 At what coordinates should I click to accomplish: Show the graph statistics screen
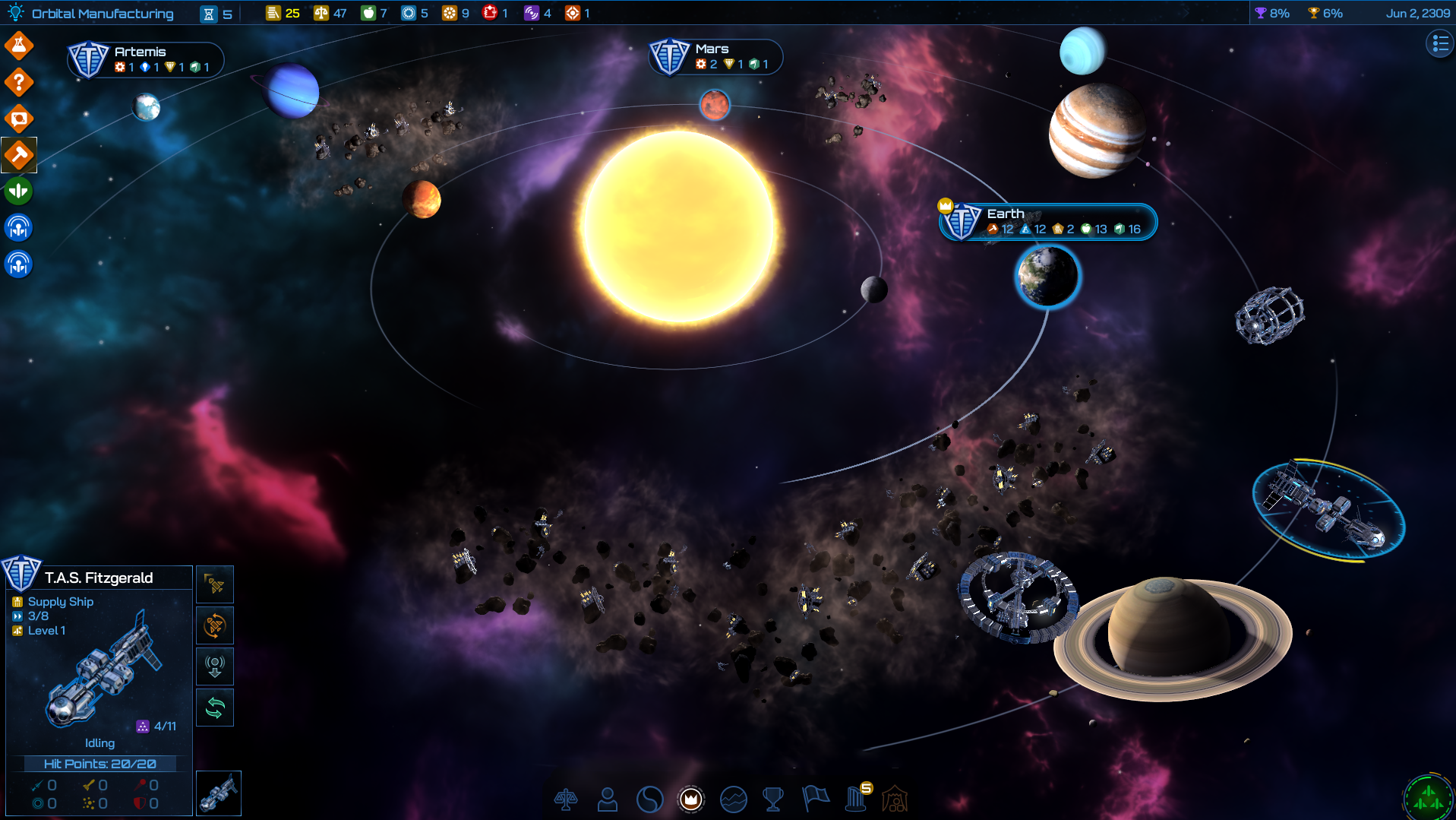pyautogui.click(x=733, y=799)
